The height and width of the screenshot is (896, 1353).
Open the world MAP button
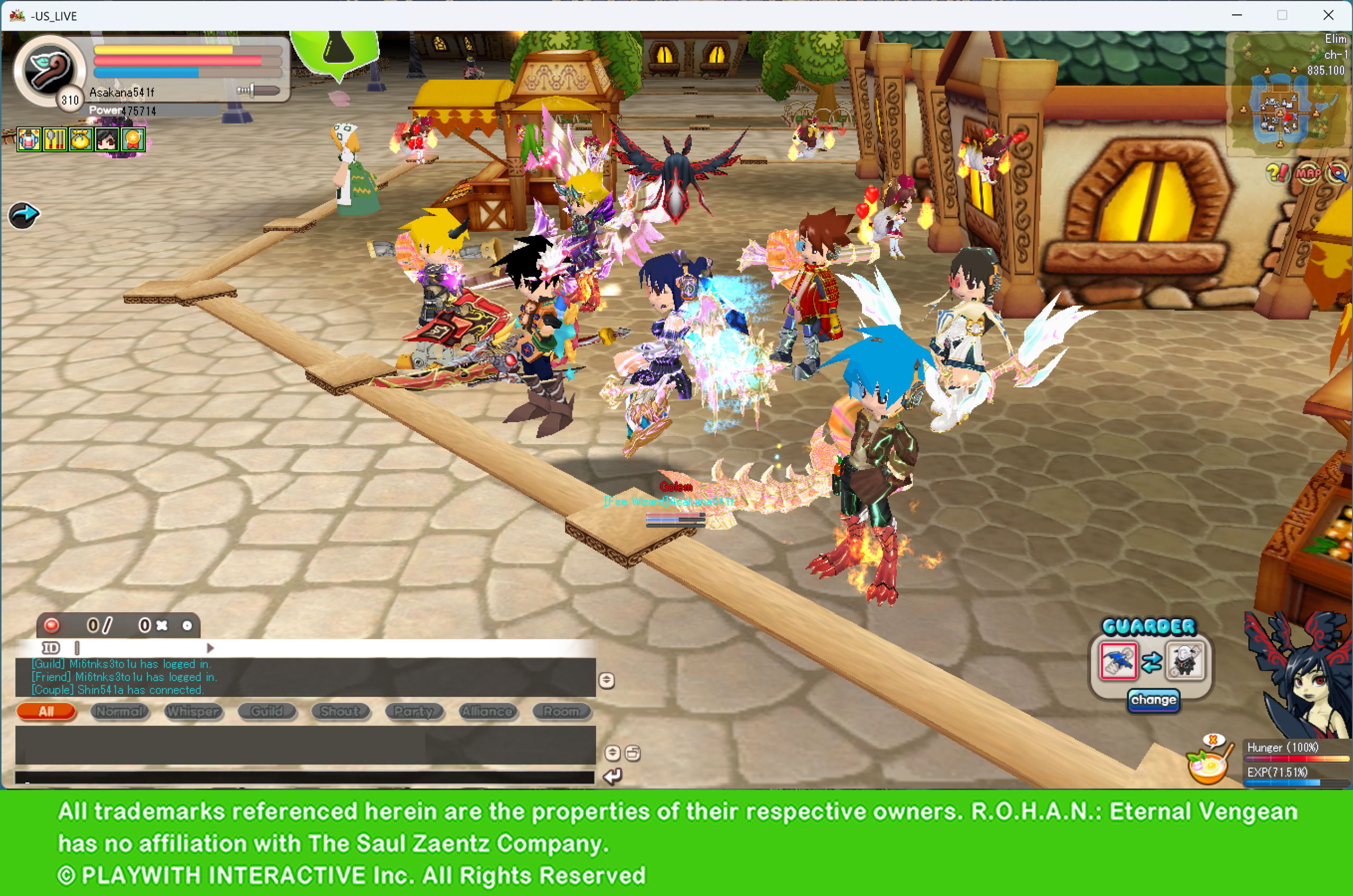click(x=1308, y=173)
